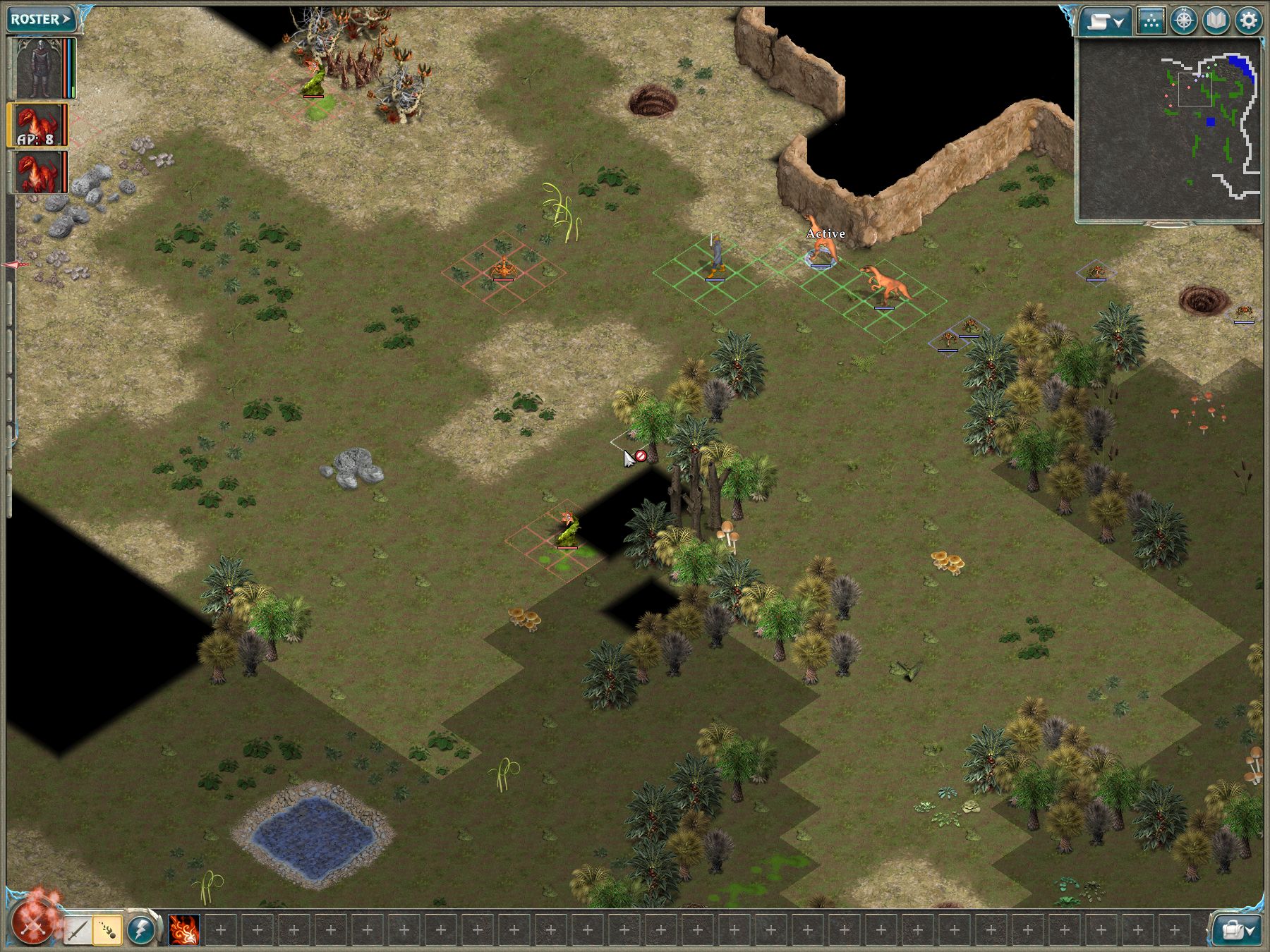
Task: Open the scroll dropdown menu
Action: (x=1105, y=21)
